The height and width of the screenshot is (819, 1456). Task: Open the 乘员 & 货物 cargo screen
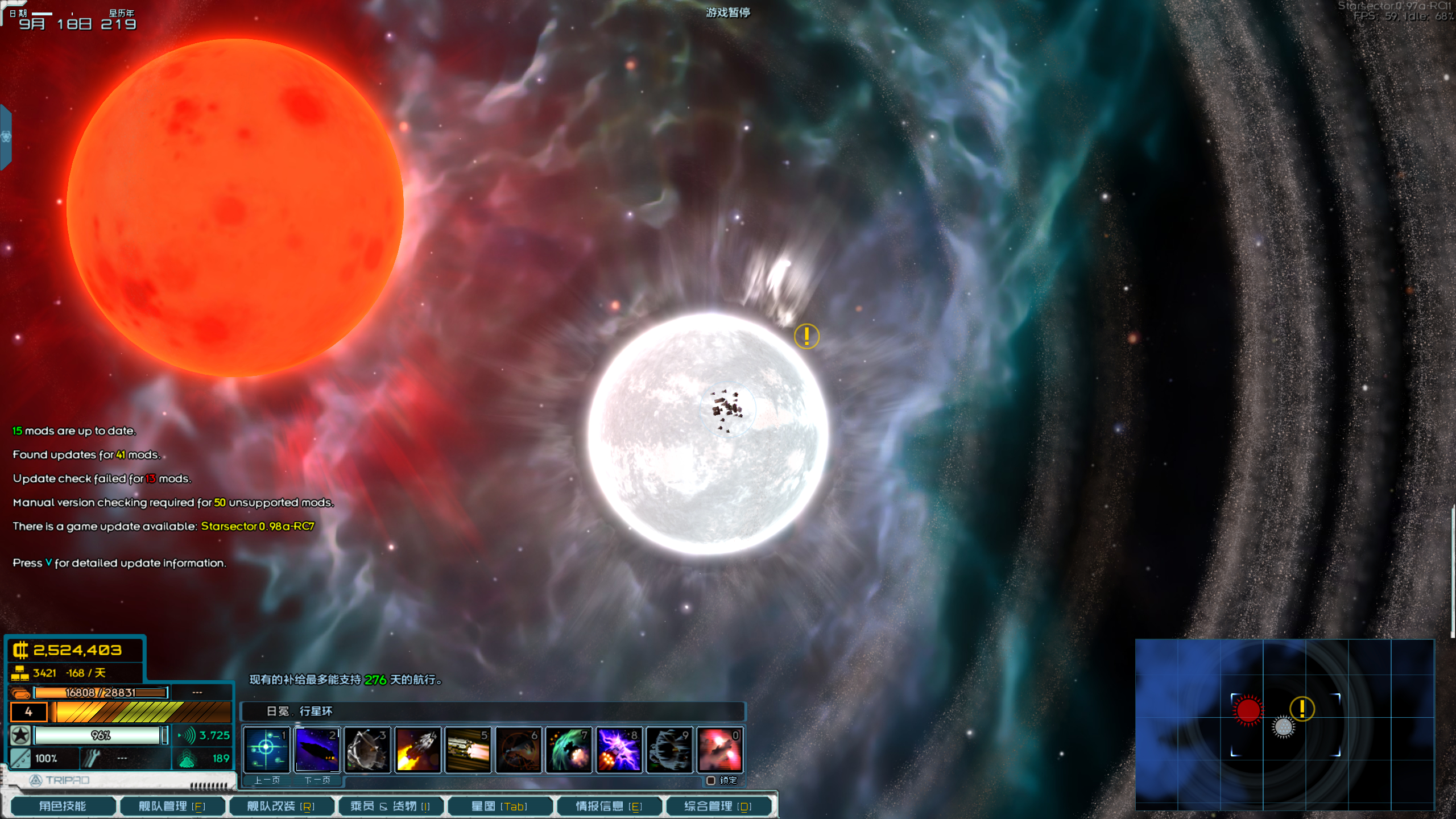coord(390,806)
